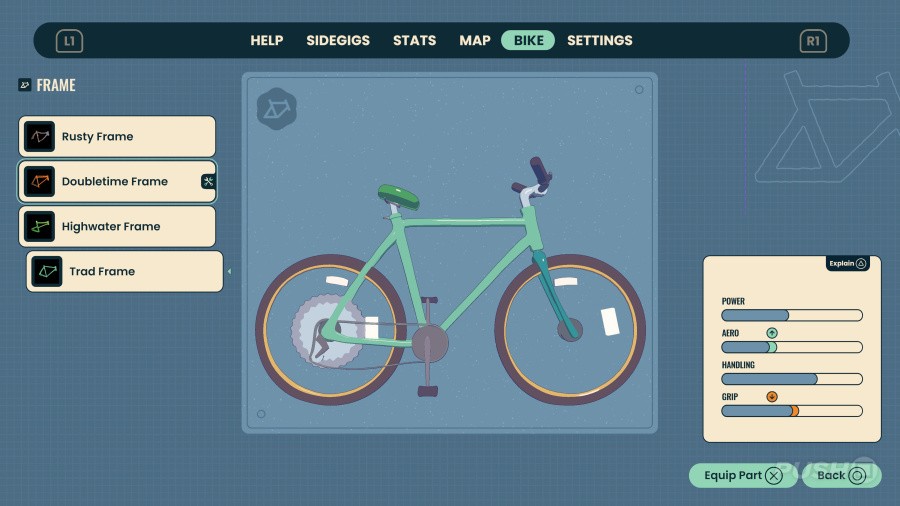Go to the Map tab
The width and height of the screenshot is (900, 506).
click(475, 41)
